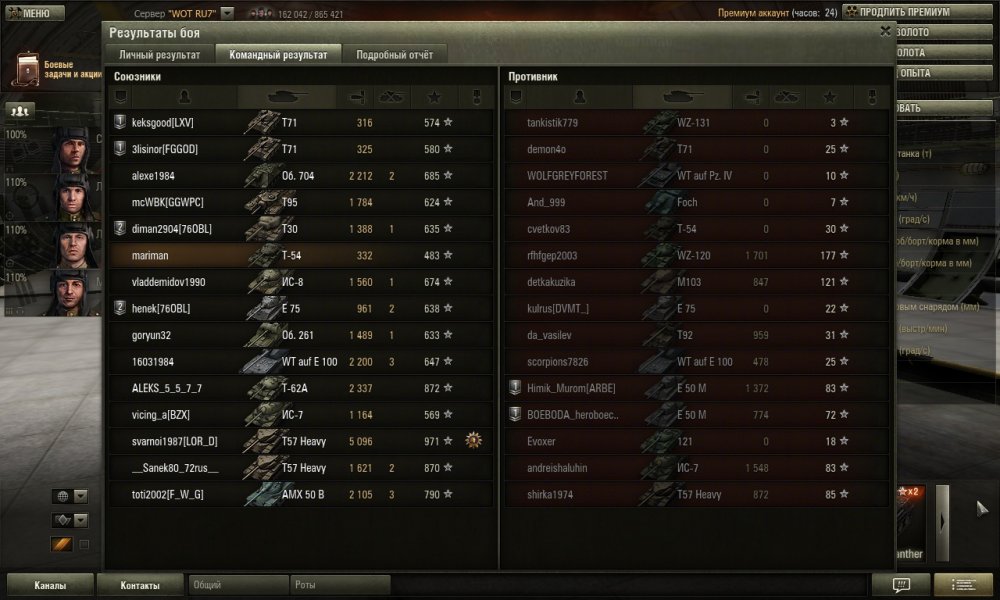
Task: Sort enemies by tank column header
Action: click(x=682, y=97)
